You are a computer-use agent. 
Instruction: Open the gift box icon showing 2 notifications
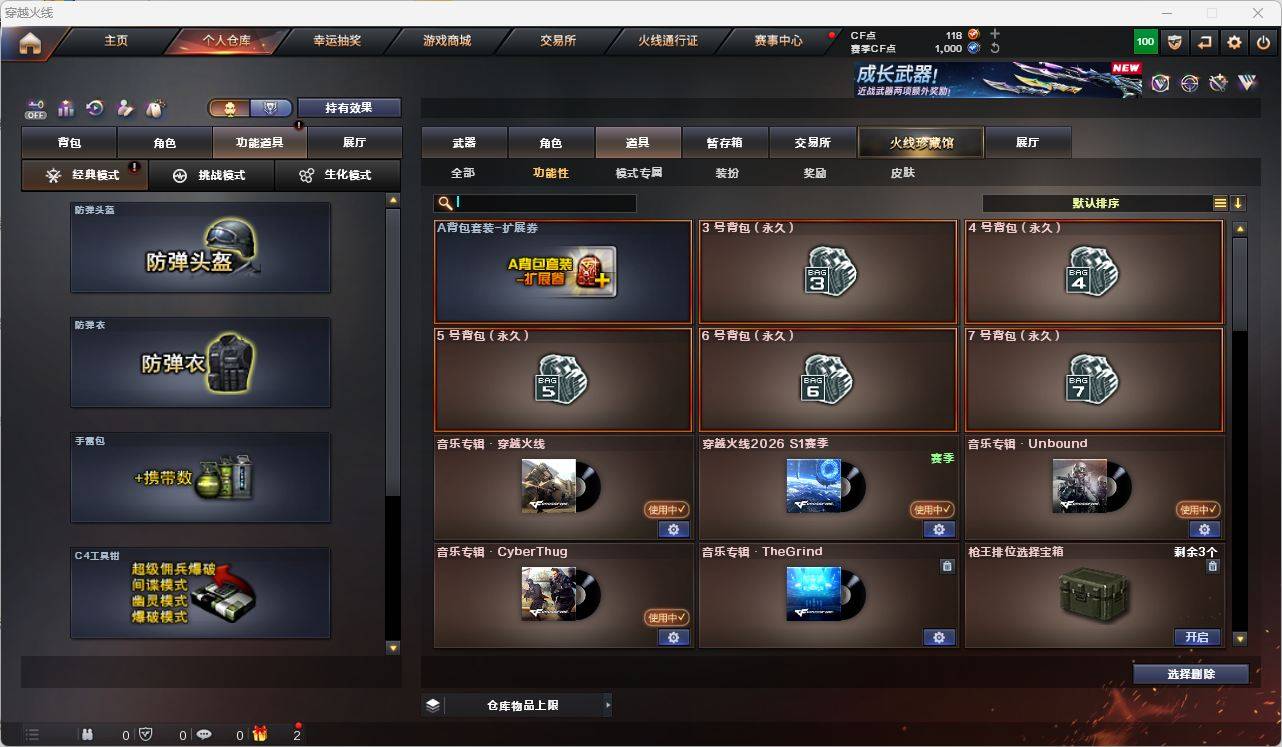[260, 735]
